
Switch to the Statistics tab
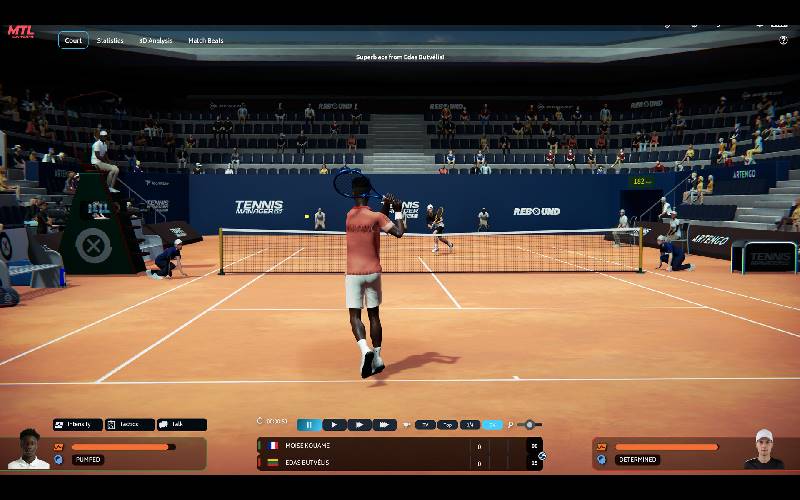tap(110, 40)
